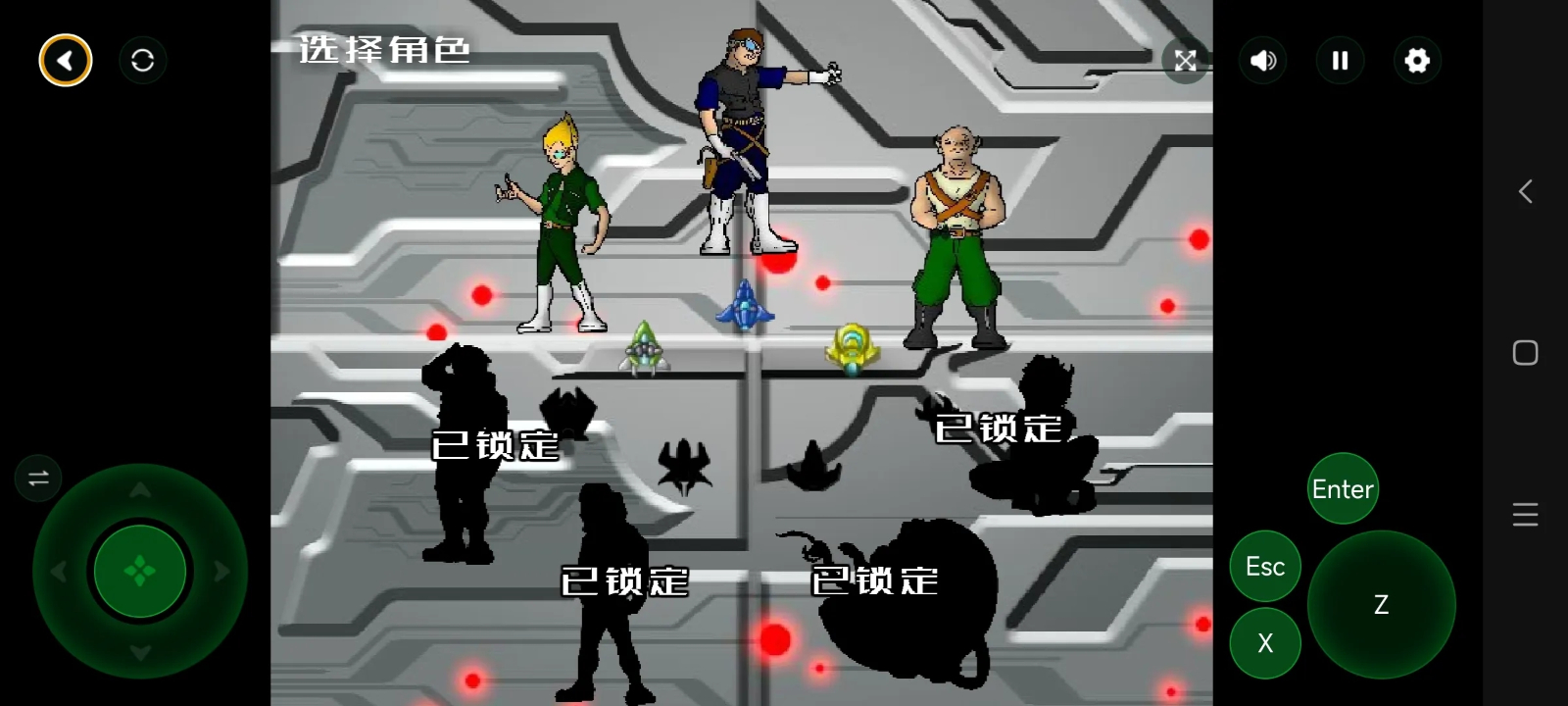This screenshot has height=706, width=1568.
Task: Open the emulator settings gear
Action: click(x=1417, y=61)
